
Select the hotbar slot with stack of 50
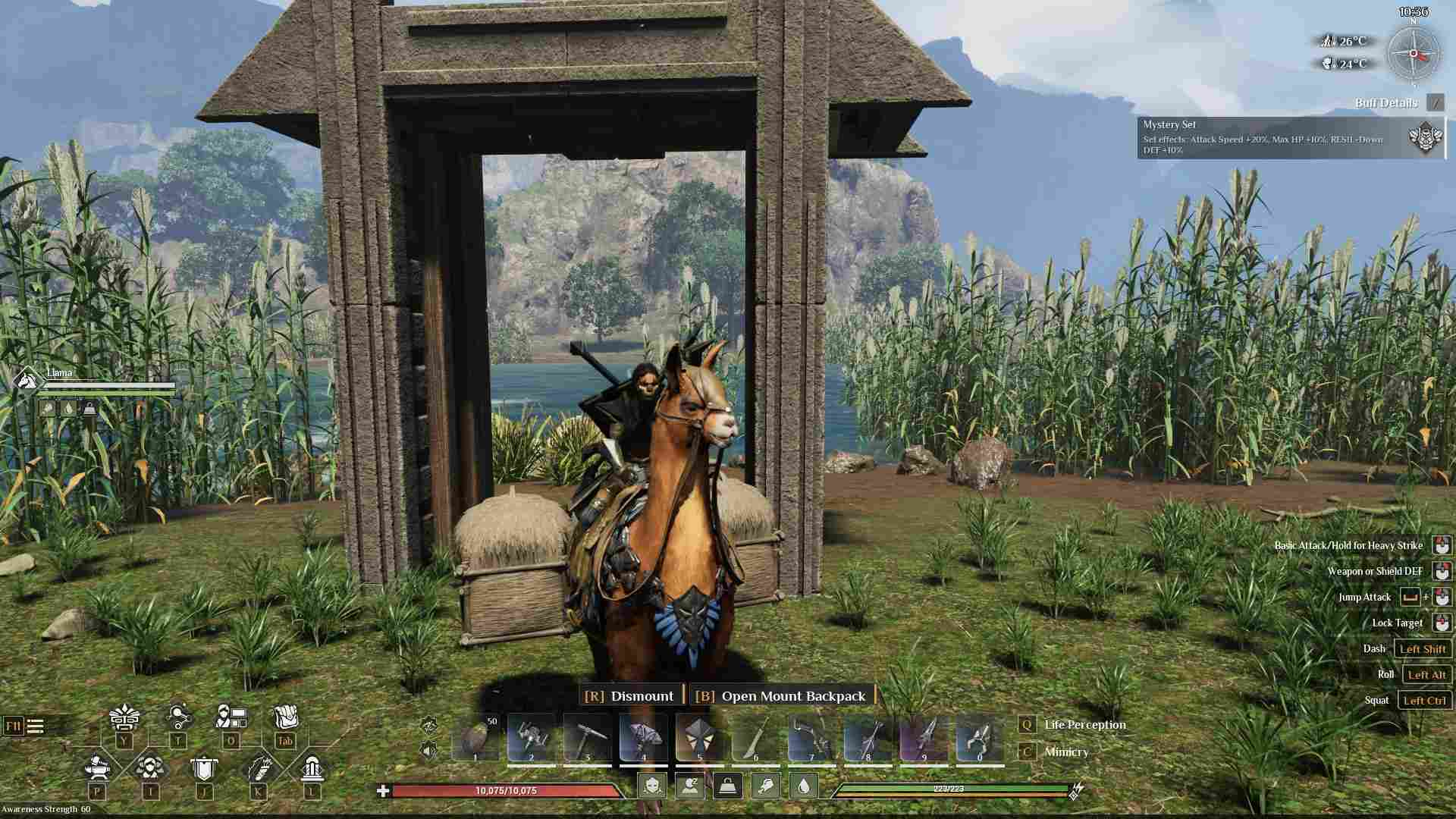click(x=476, y=738)
